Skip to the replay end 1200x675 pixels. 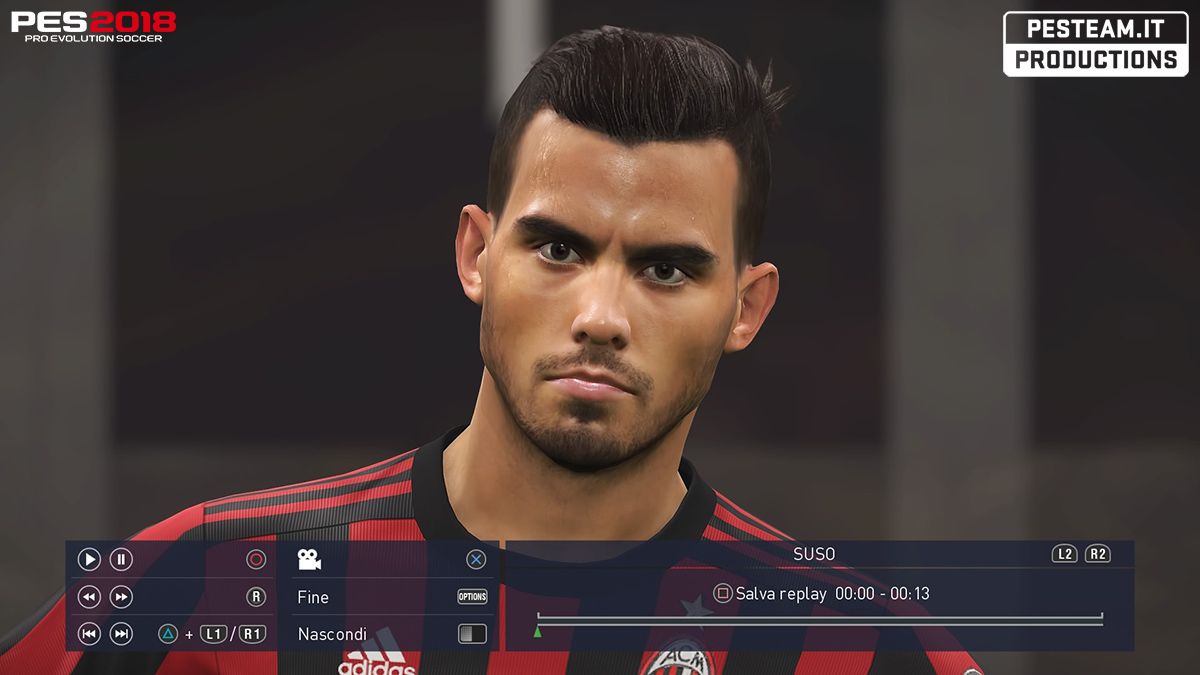(121, 633)
